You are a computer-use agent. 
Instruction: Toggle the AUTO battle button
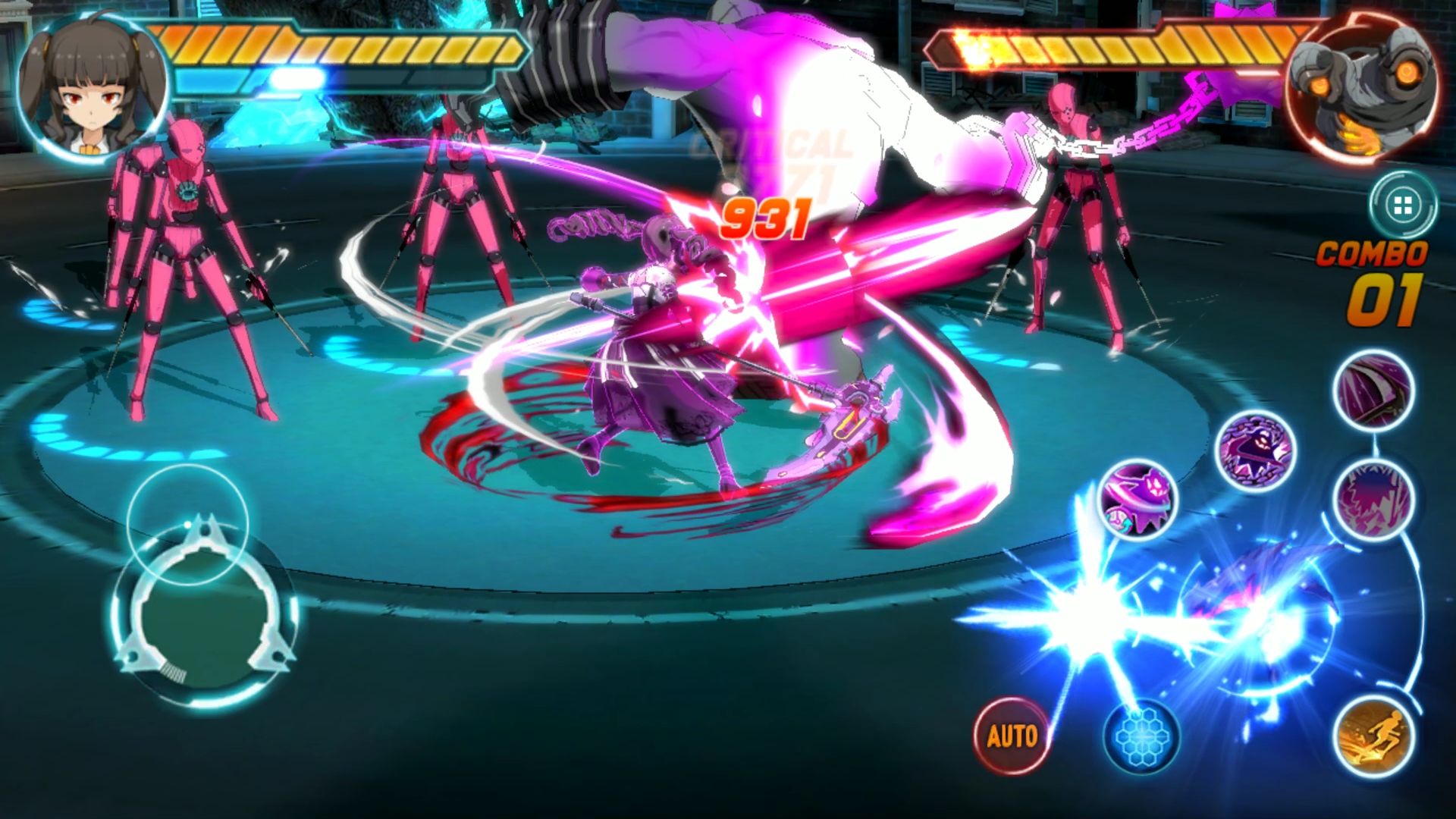(x=1012, y=735)
